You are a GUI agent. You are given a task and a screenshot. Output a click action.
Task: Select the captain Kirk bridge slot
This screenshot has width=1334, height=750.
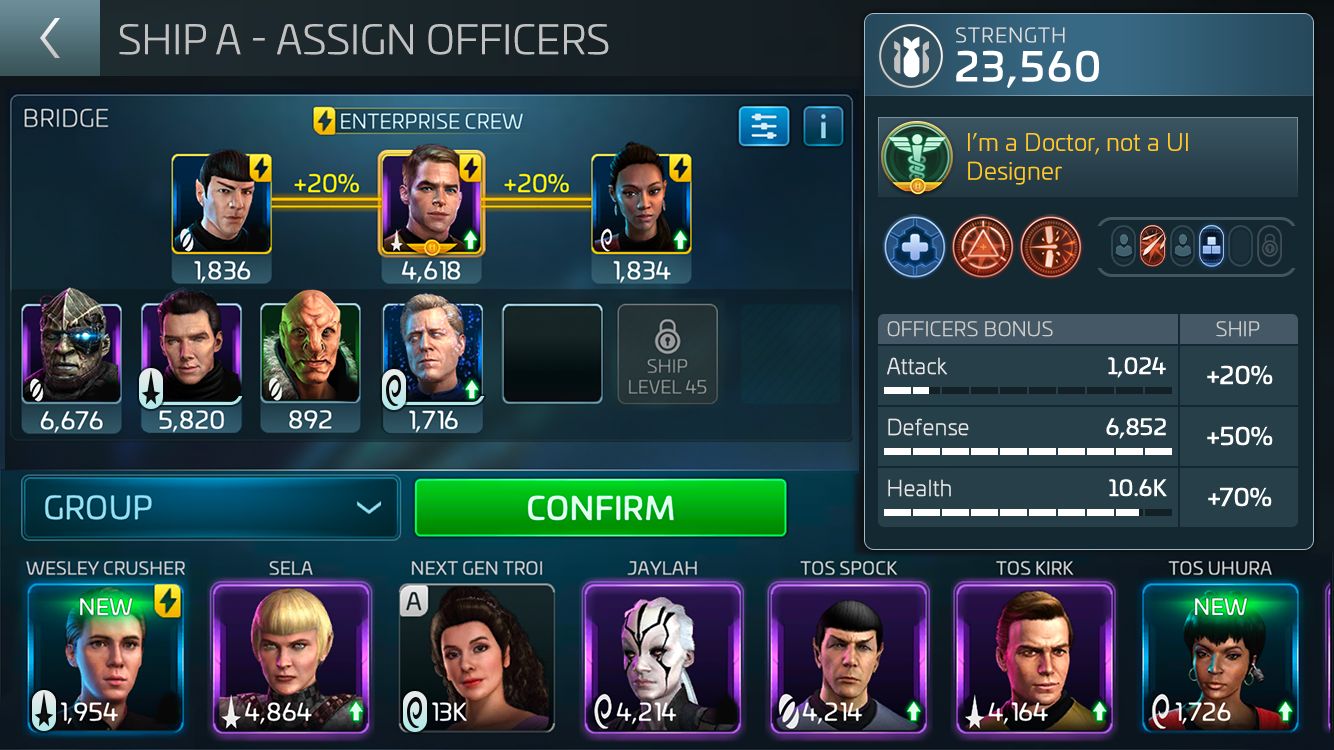pos(431,204)
